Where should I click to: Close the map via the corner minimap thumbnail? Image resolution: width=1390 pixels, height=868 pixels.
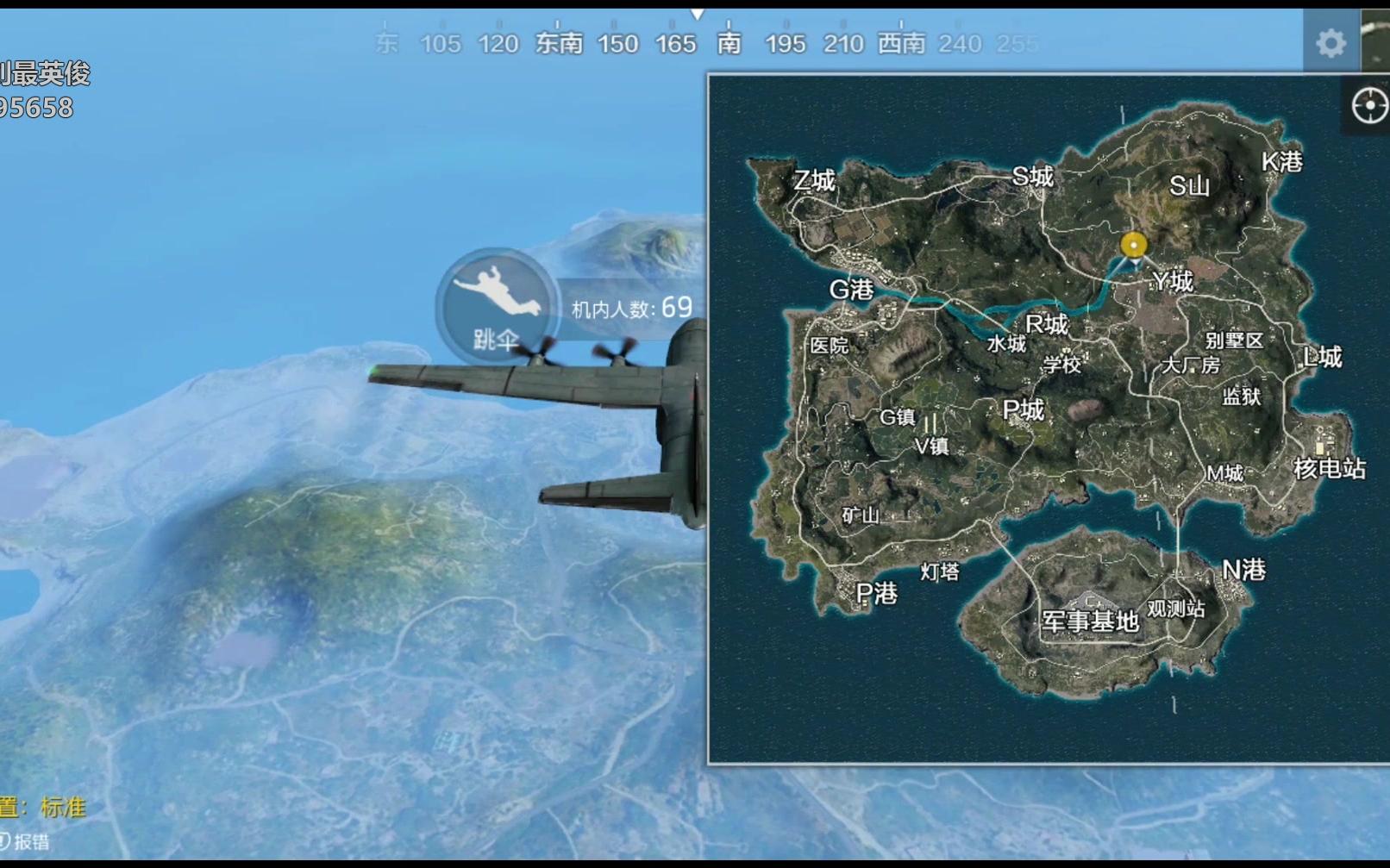(x=1376, y=40)
